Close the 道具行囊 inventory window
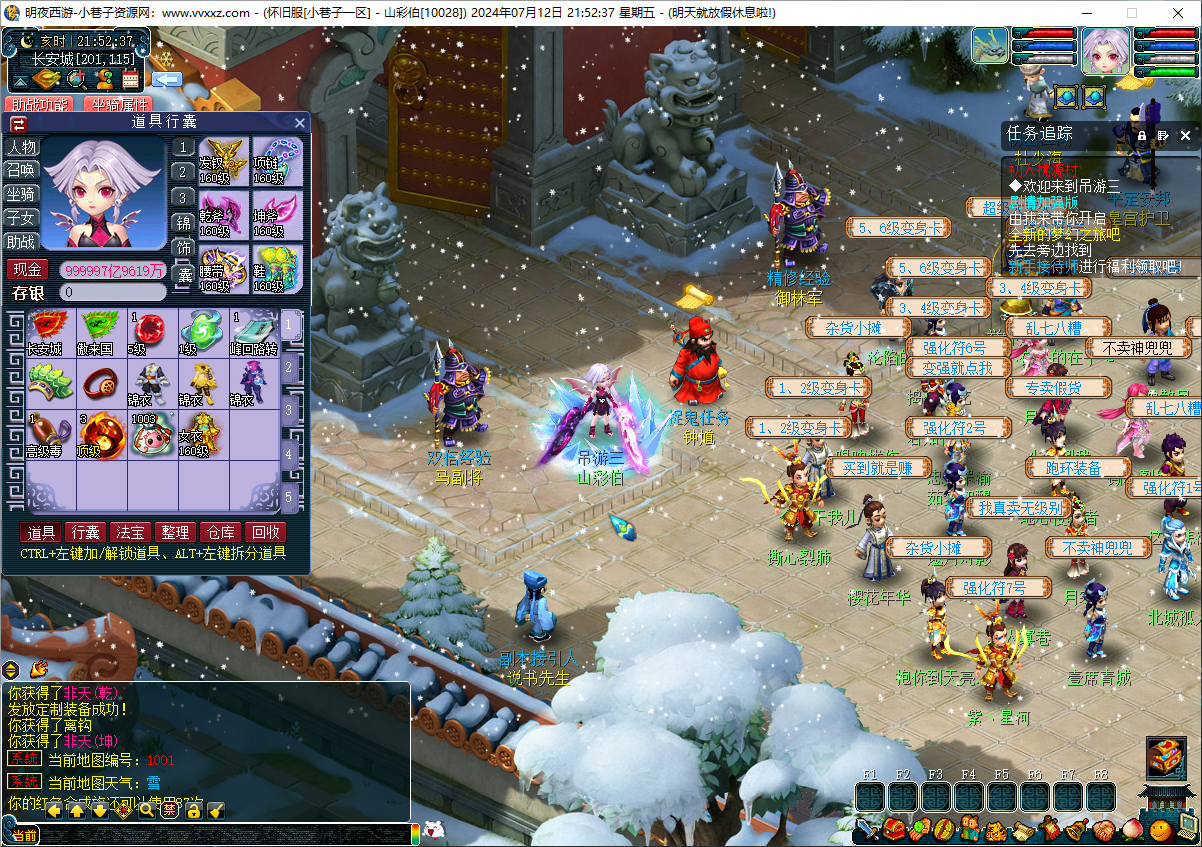1202x847 pixels. [300, 123]
